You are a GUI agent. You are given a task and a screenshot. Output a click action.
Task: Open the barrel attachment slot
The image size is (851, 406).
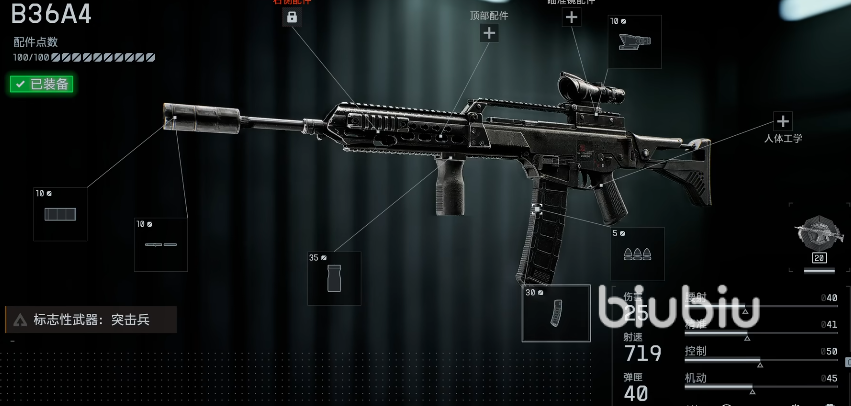[x=161, y=244]
